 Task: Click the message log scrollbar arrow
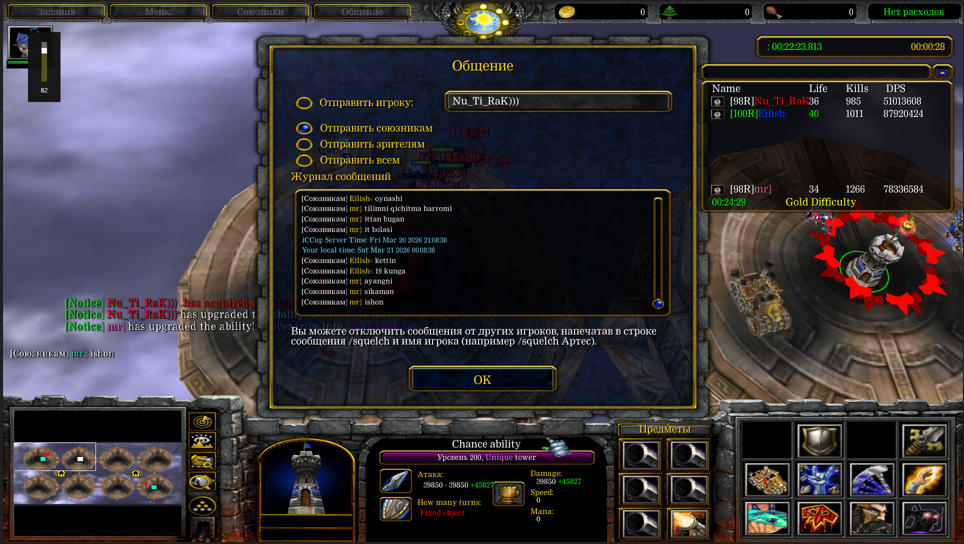658,303
